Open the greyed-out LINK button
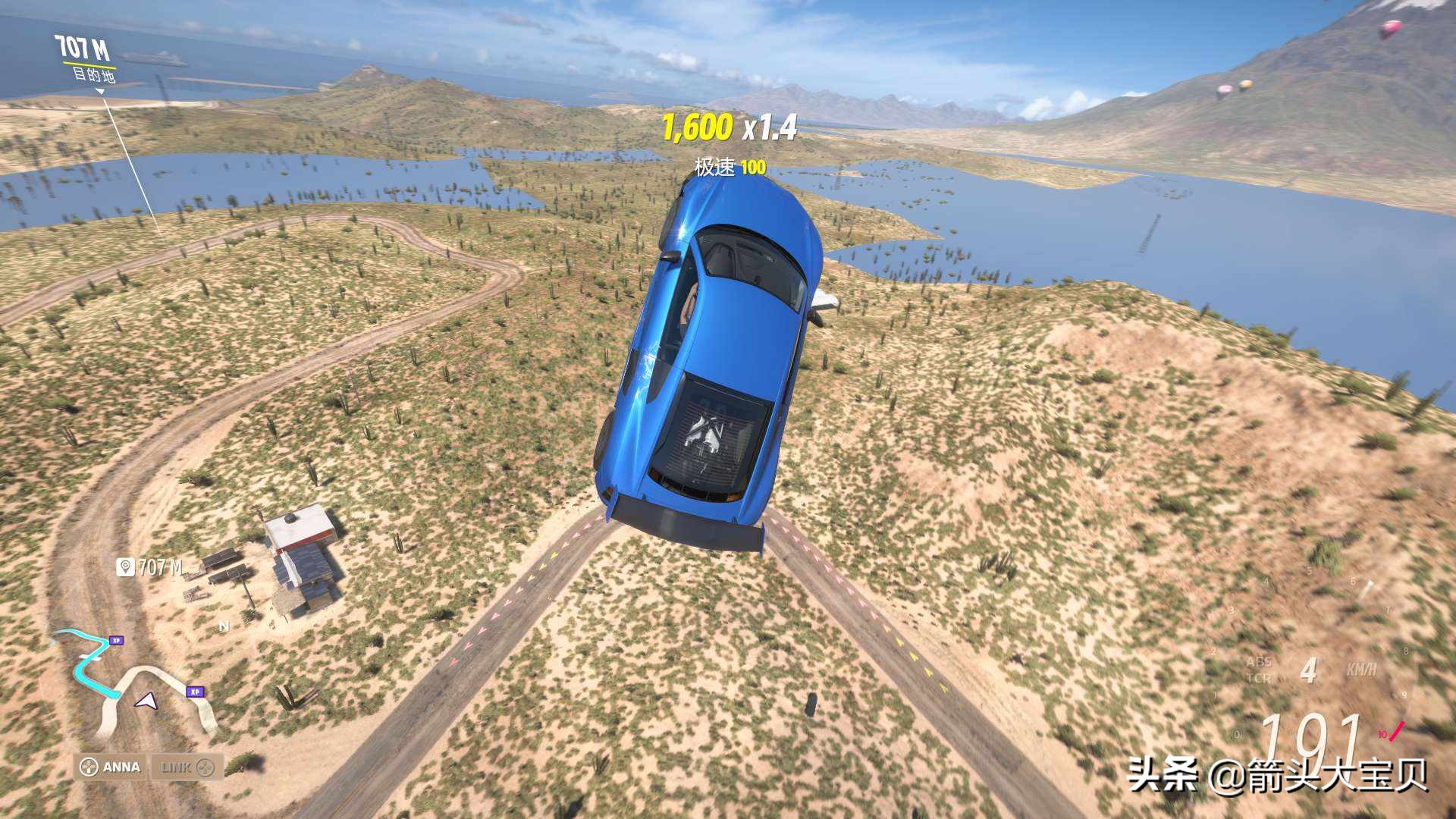The width and height of the screenshot is (1456, 819). 187,767
